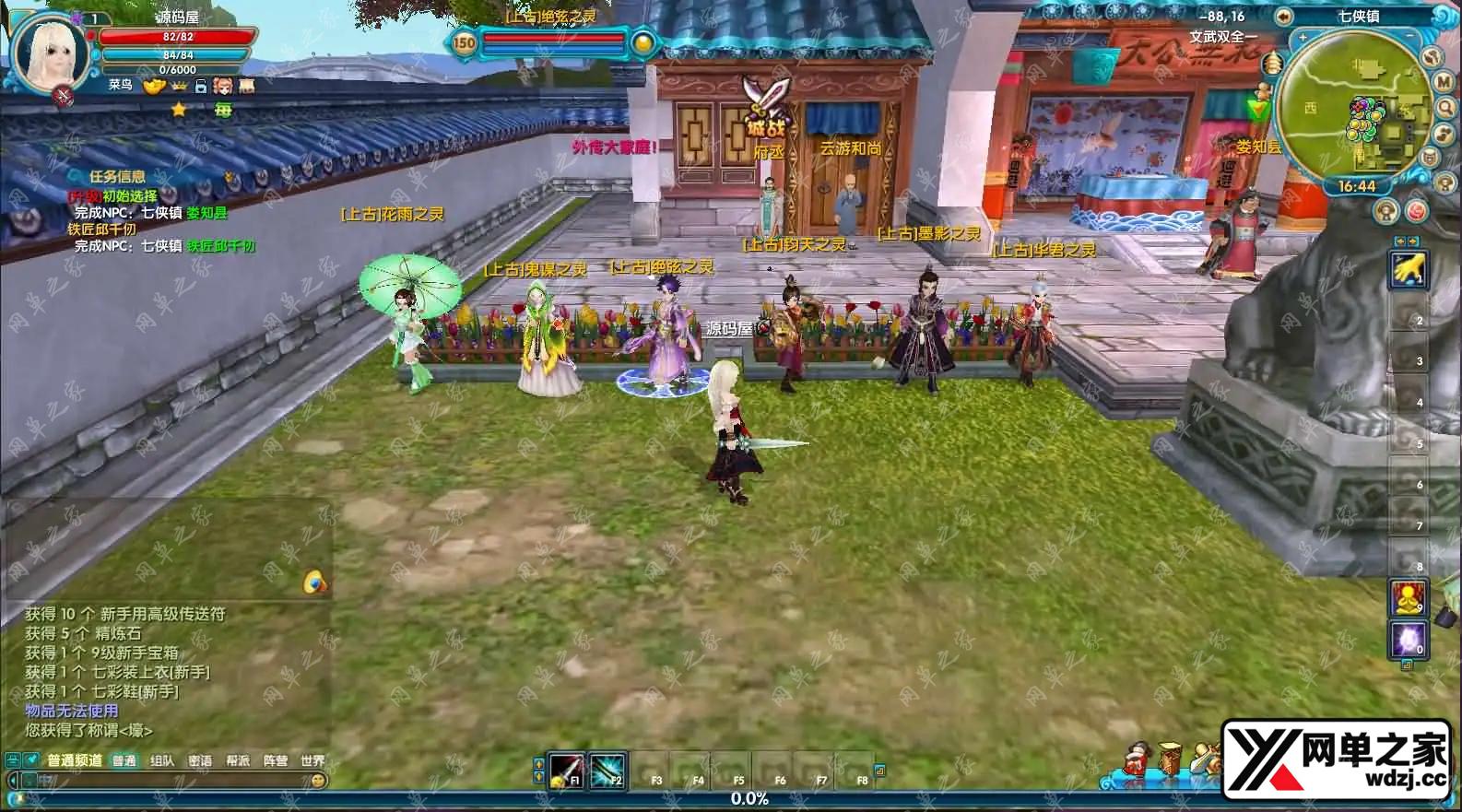Zoom in the minimap with plus
Screen dimensions: 1462x812
pos(1303,38)
